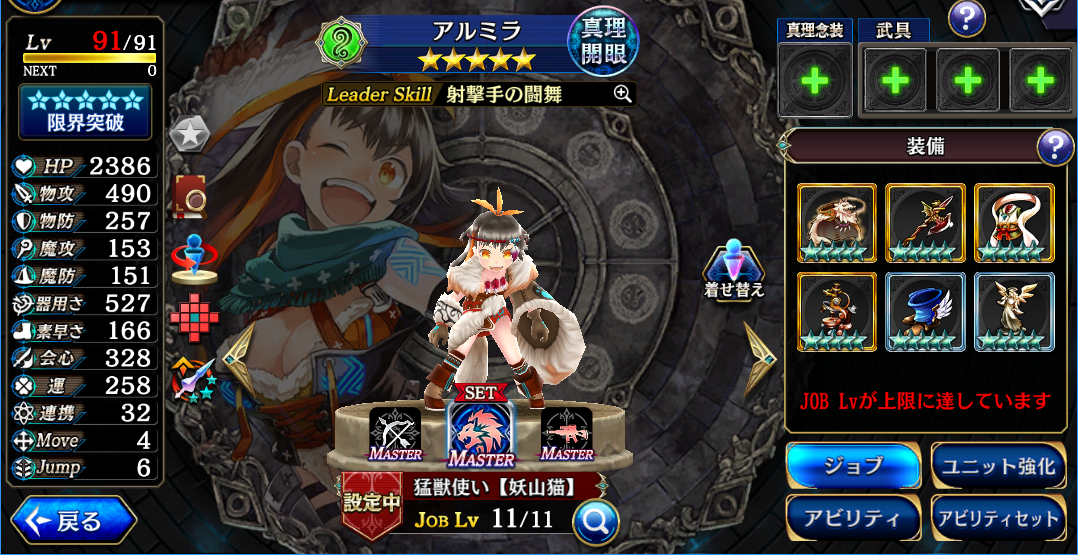Select the winged angel statue equipment slot

tap(1014, 312)
